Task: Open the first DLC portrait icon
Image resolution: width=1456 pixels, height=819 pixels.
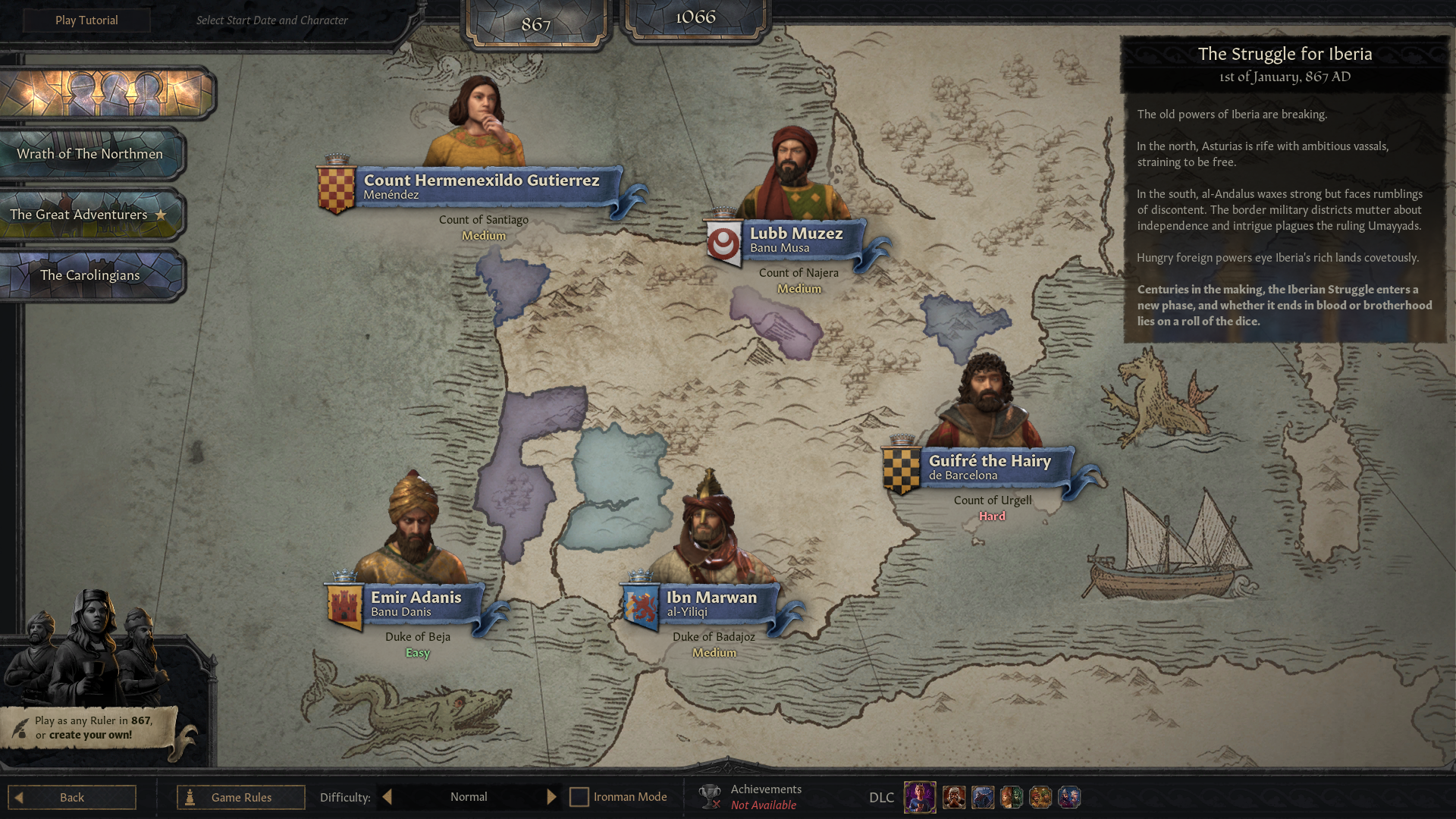Action: click(920, 797)
